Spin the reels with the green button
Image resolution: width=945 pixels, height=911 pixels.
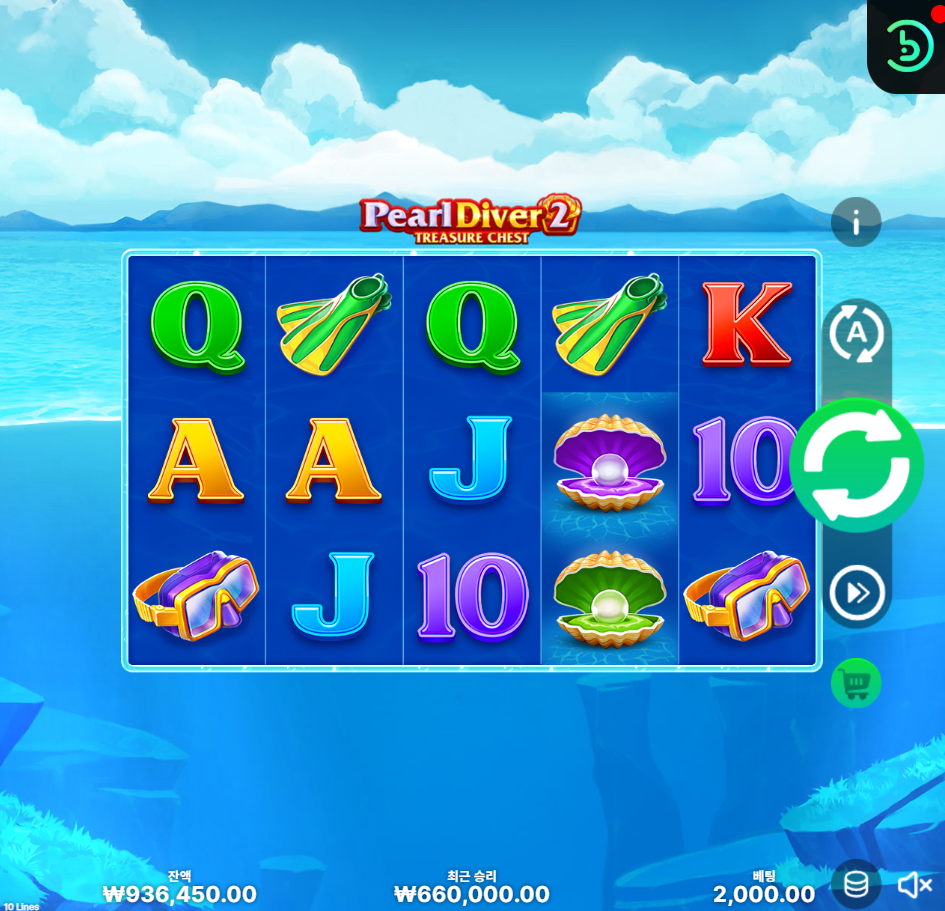pyautogui.click(x=856, y=465)
